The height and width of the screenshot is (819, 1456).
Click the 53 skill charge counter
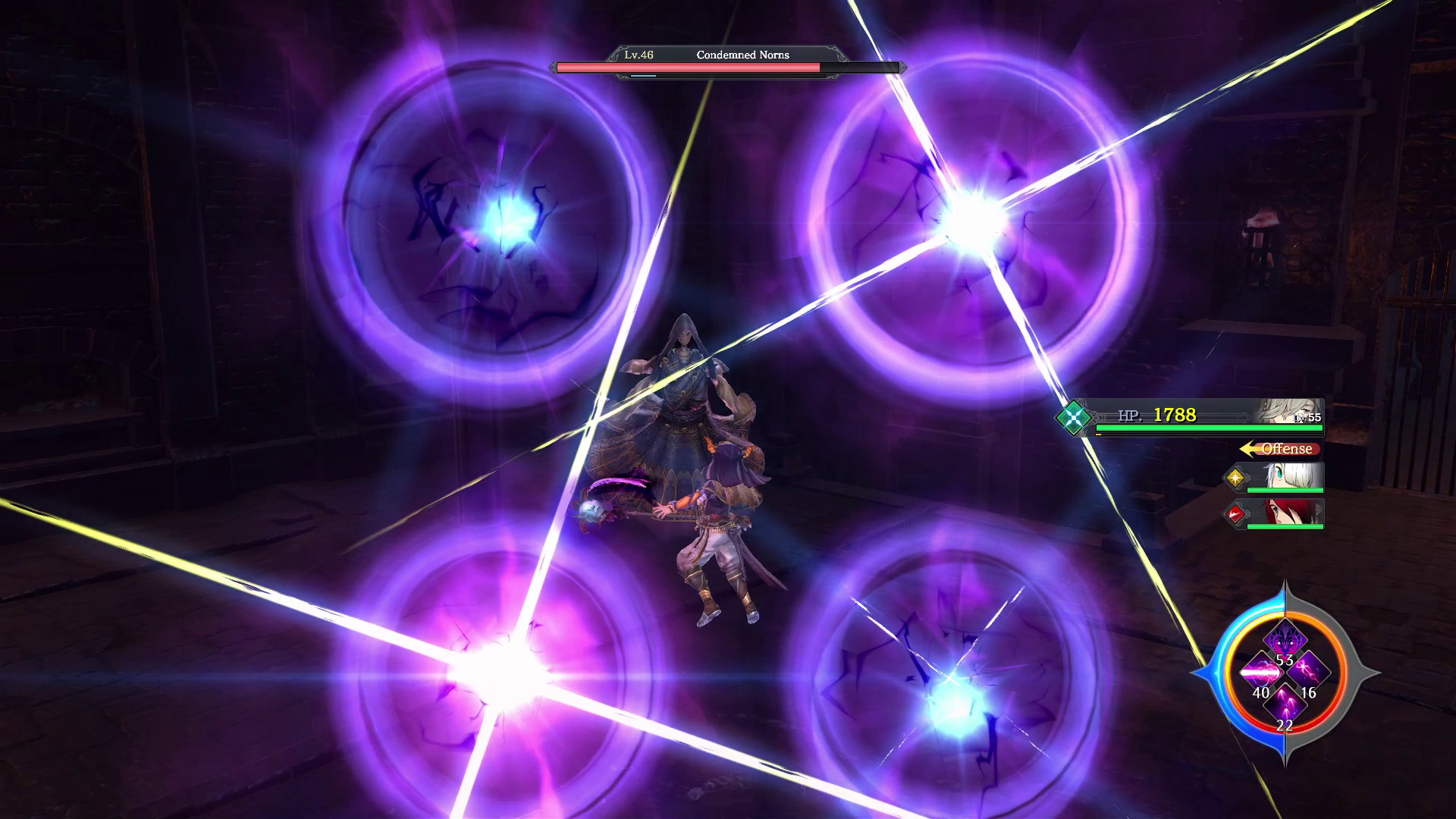1285,660
